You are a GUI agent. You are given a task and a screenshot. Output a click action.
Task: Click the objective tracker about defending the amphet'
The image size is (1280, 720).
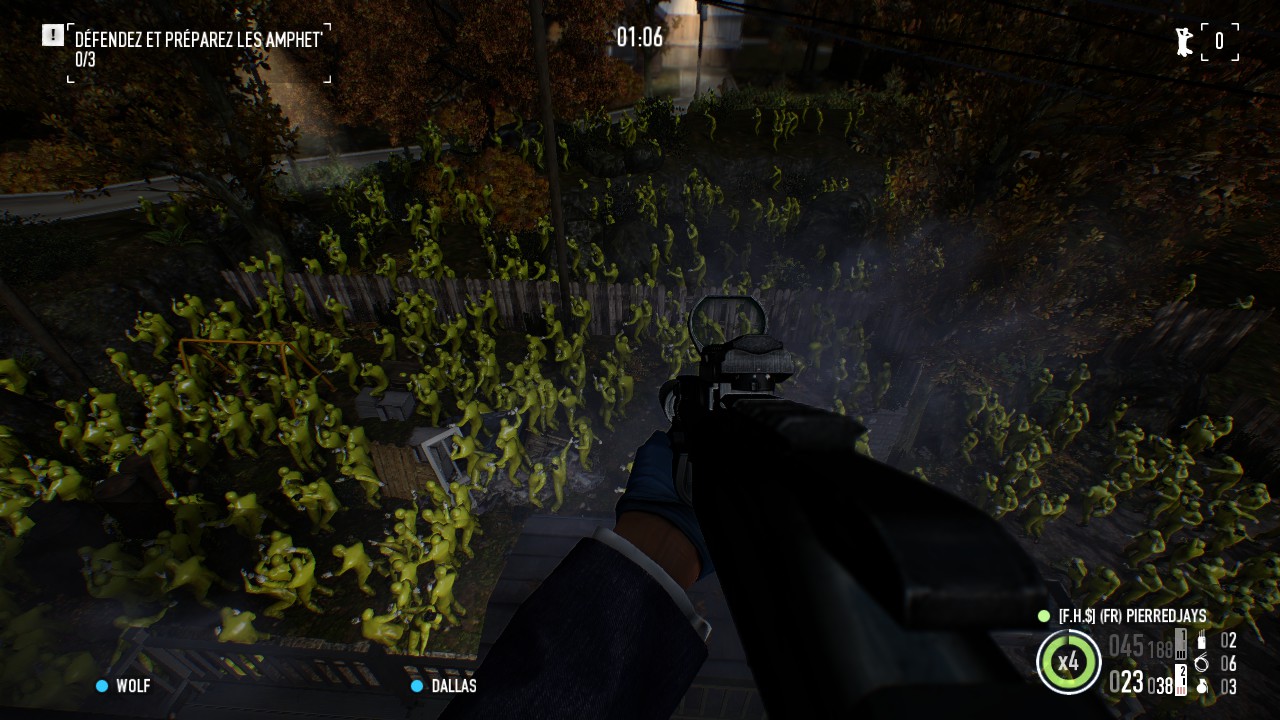pyautogui.click(x=198, y=40)
